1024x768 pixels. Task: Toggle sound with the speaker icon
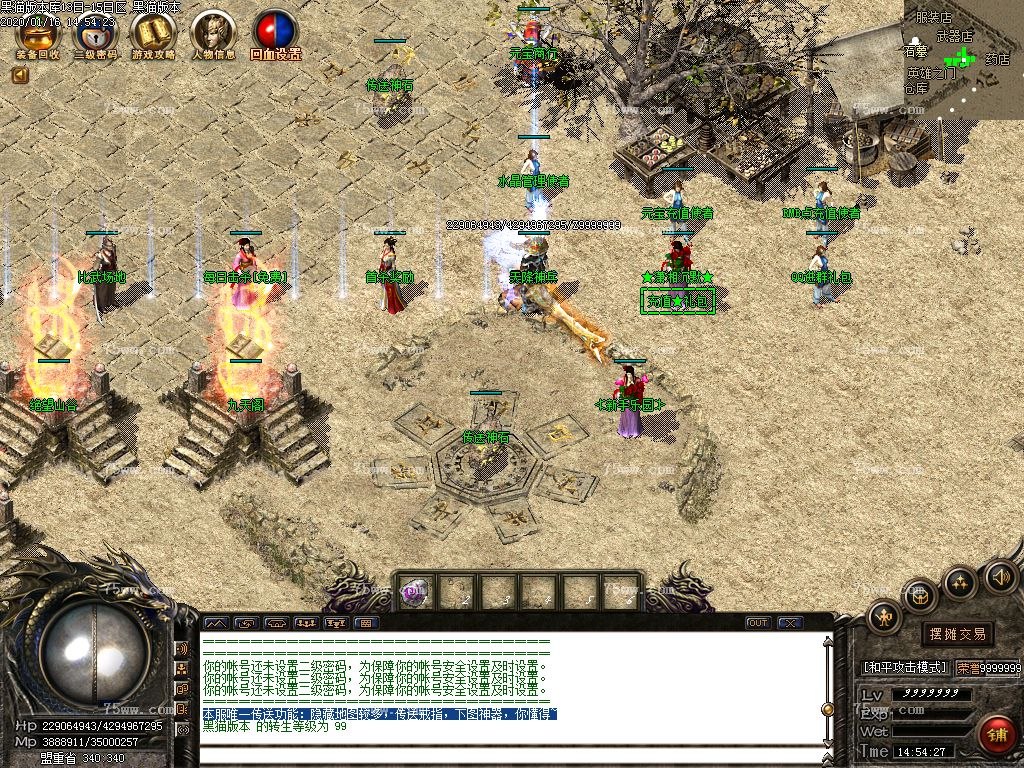click(x=1000, y=576)
